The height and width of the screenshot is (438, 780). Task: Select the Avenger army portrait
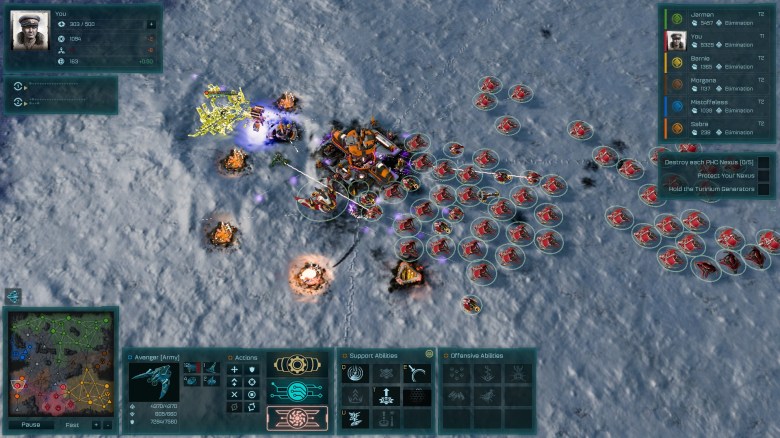154,381
